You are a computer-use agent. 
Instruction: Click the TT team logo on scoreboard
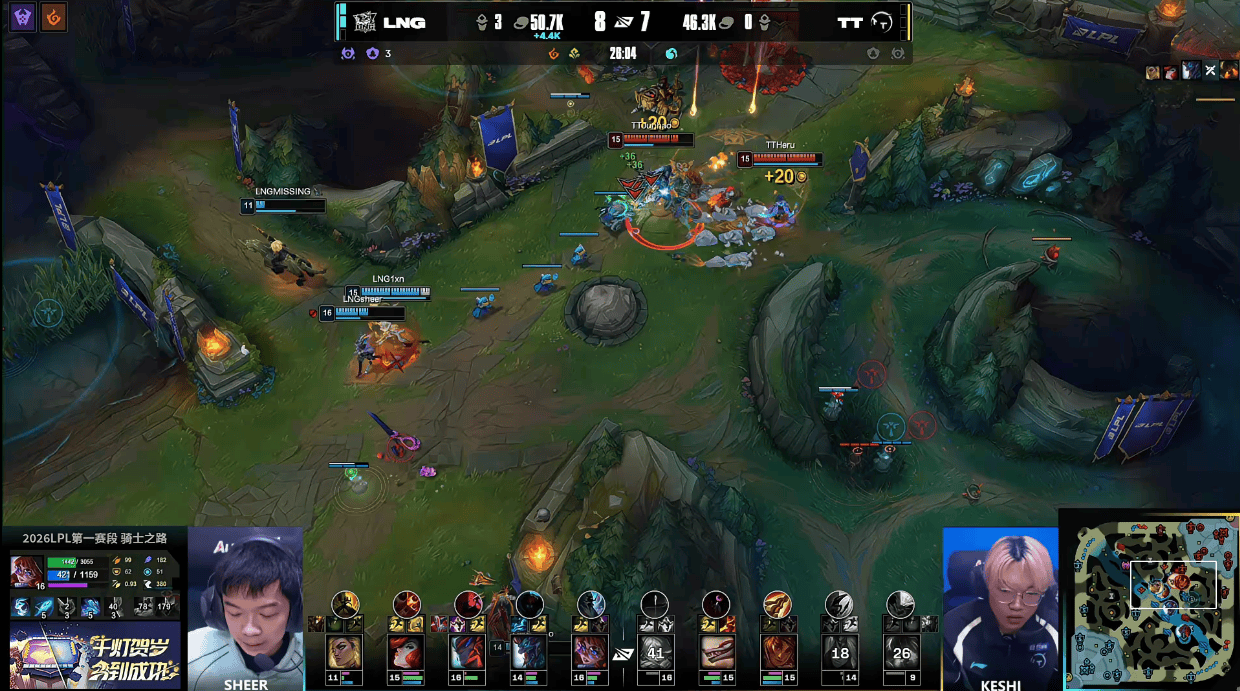point(883,22)
